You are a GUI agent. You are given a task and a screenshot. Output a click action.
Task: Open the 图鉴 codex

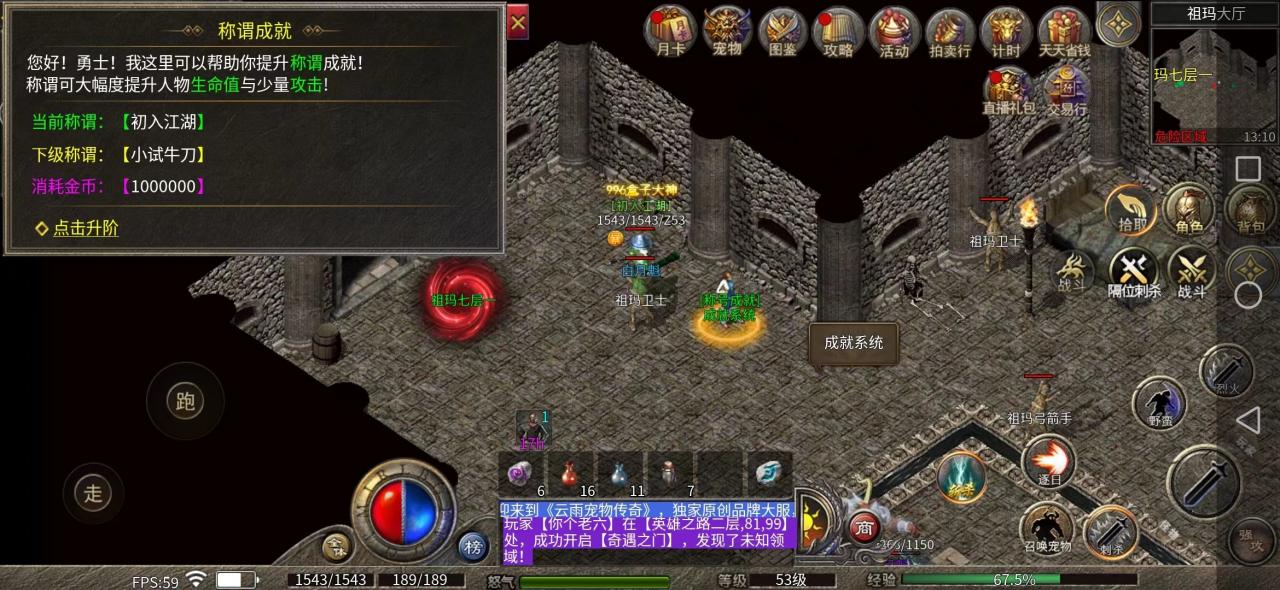783,32
